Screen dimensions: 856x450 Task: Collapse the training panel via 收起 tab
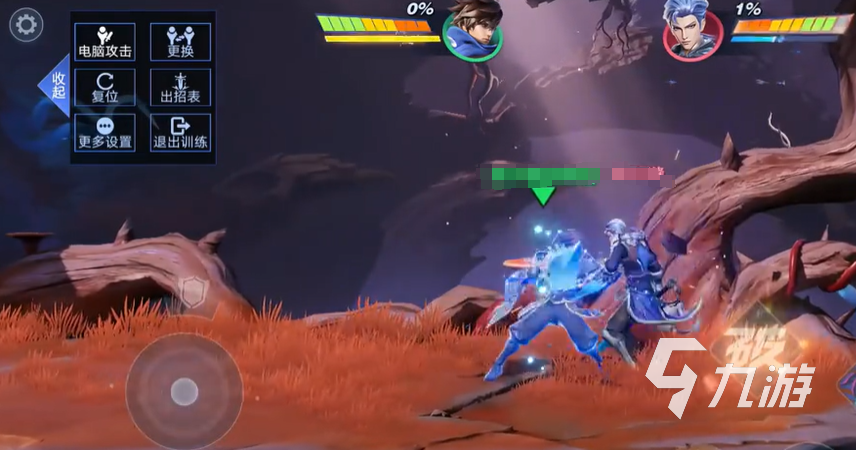point(55,86)
